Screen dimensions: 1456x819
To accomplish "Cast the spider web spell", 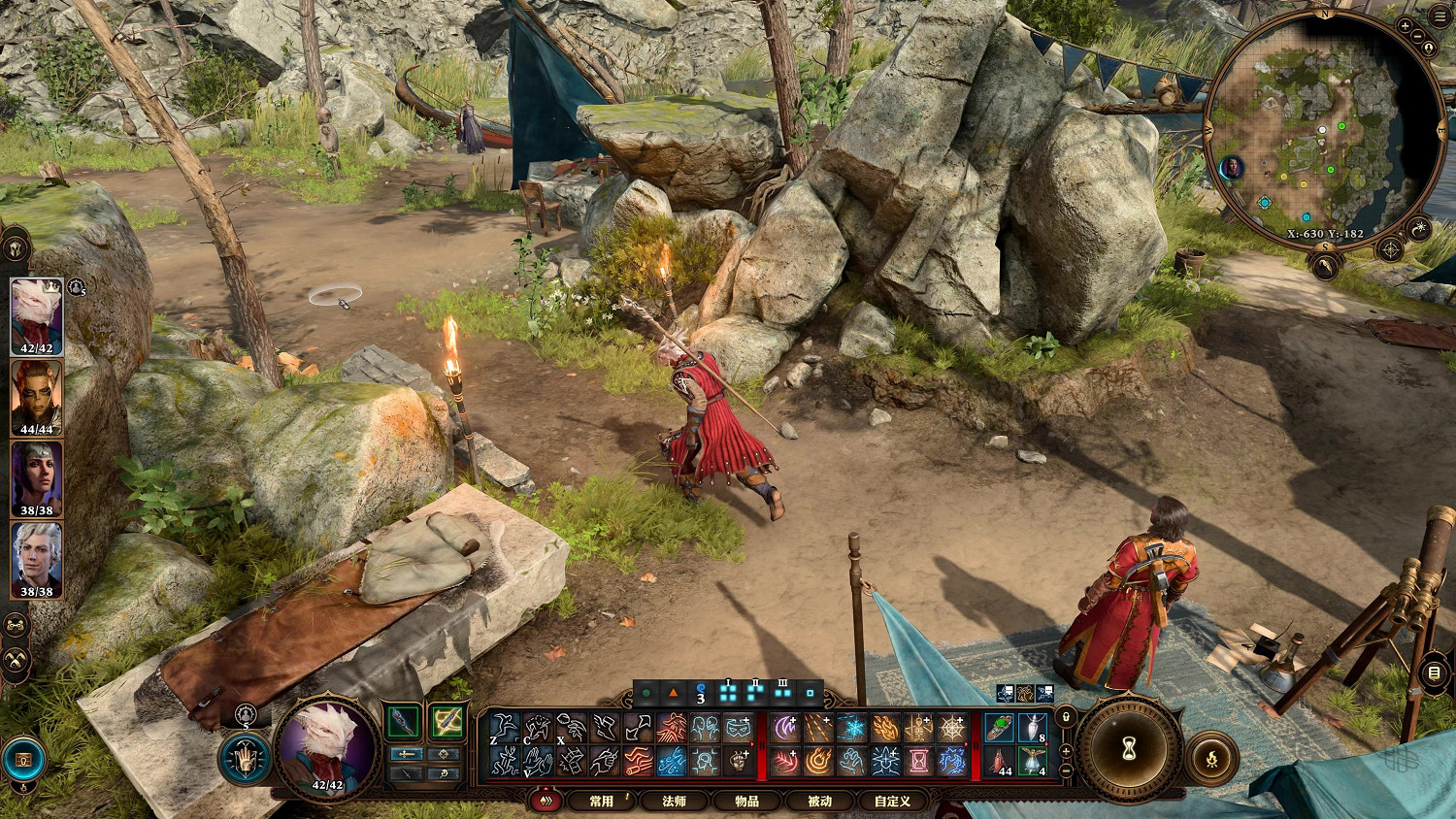I will coord(951,728).
